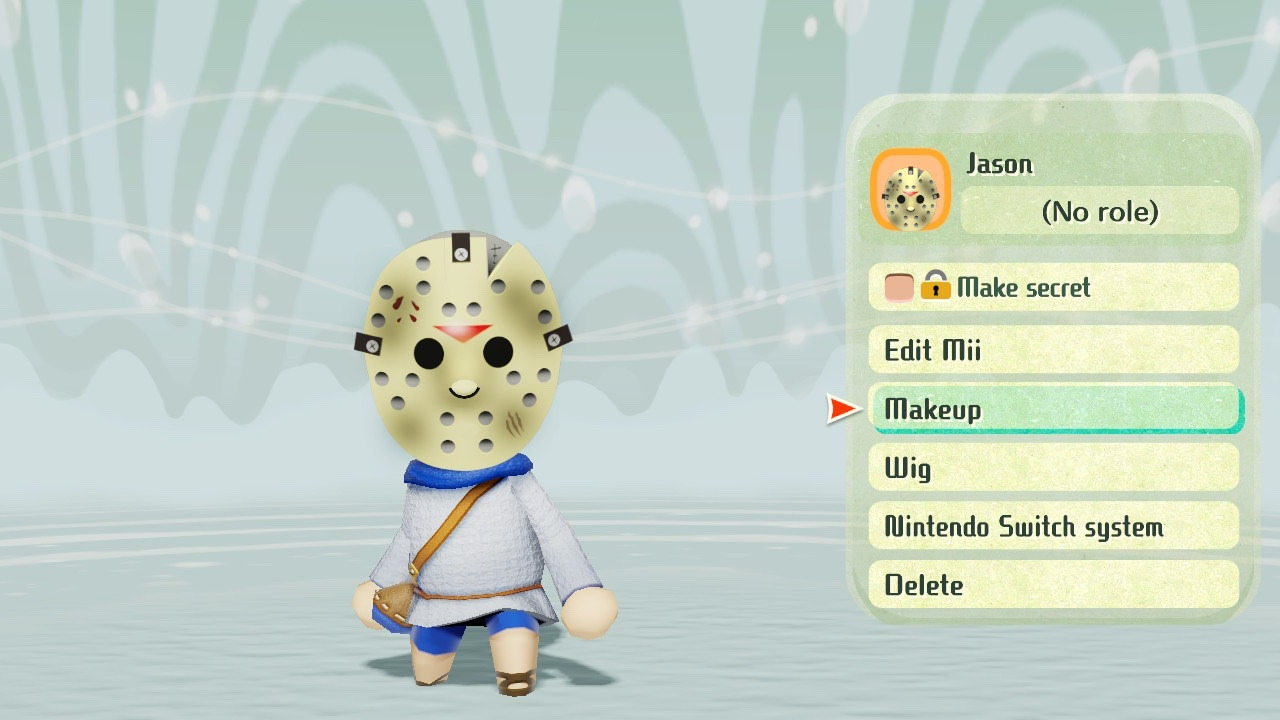This screenshot has width=1280, height=720.
Task: Select the (No role) field
Action: point(1099,212)
